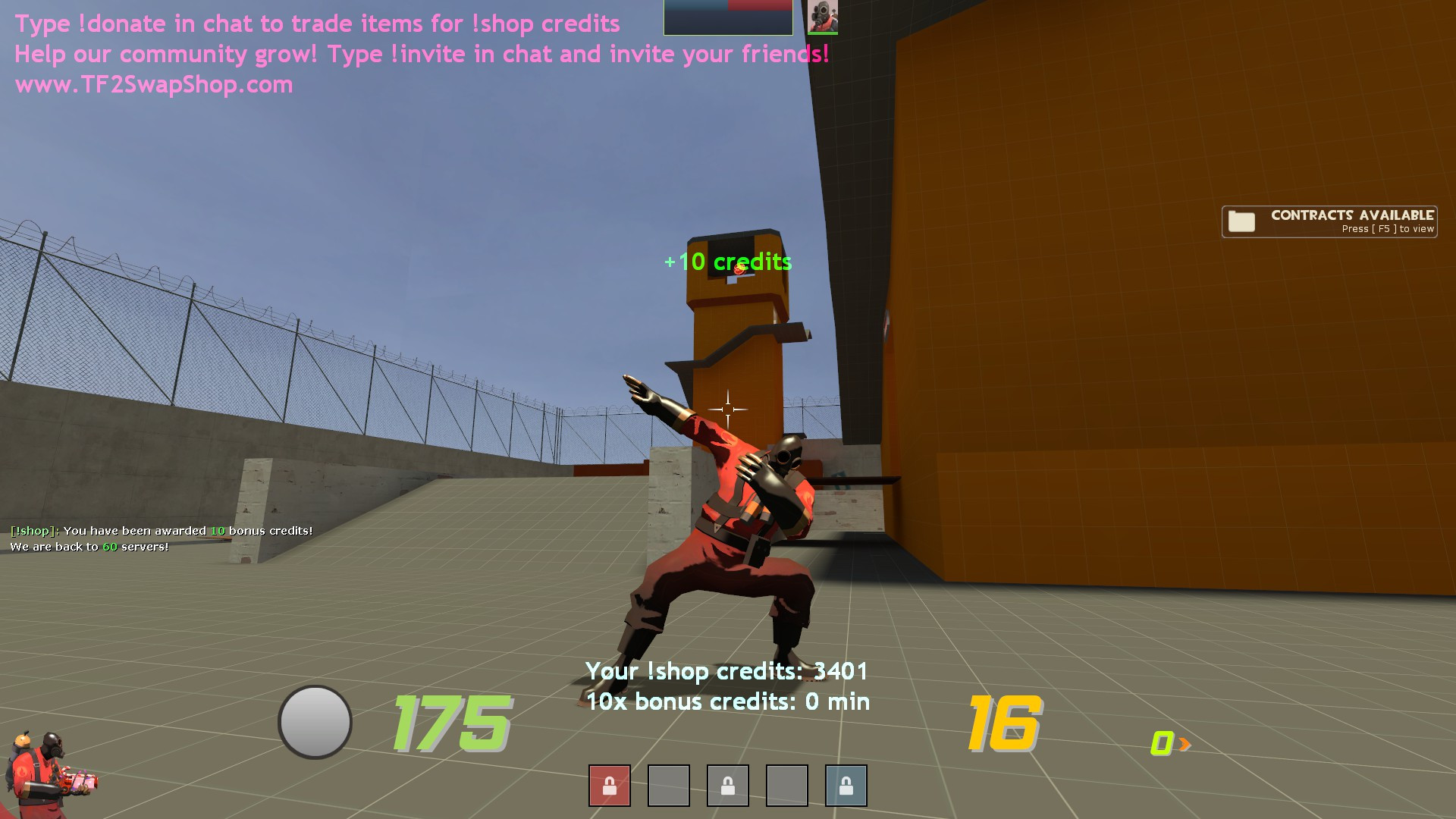Click the empty fourth hotbar slot
The width and height of the screenshot is (1456, 819).
point(786,786)
